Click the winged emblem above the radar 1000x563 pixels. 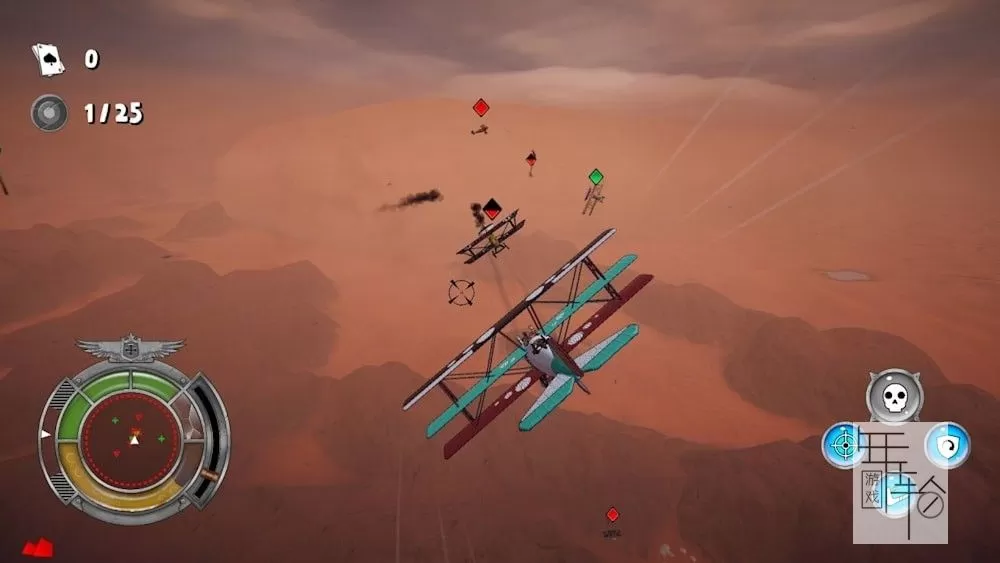coord(131,349)
